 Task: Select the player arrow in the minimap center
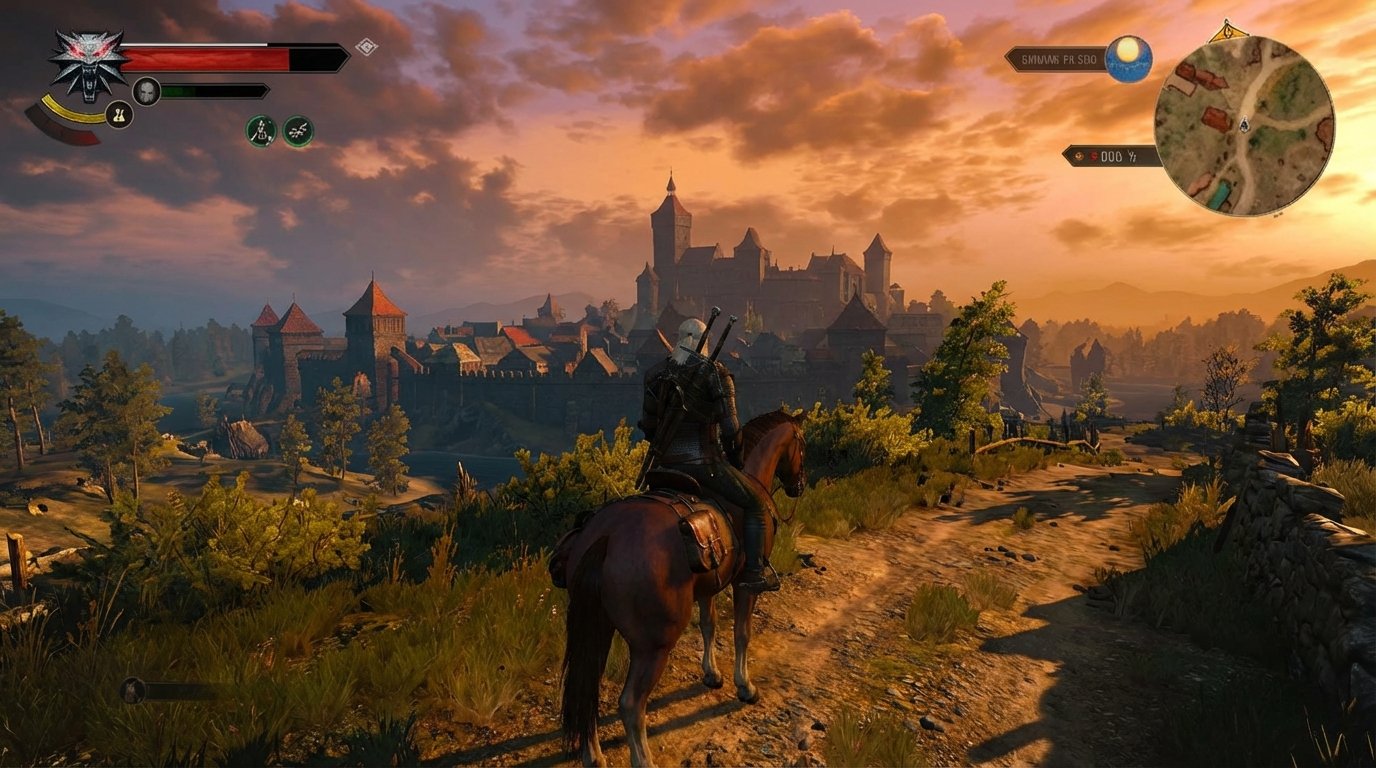click(x=1245, y=125)
